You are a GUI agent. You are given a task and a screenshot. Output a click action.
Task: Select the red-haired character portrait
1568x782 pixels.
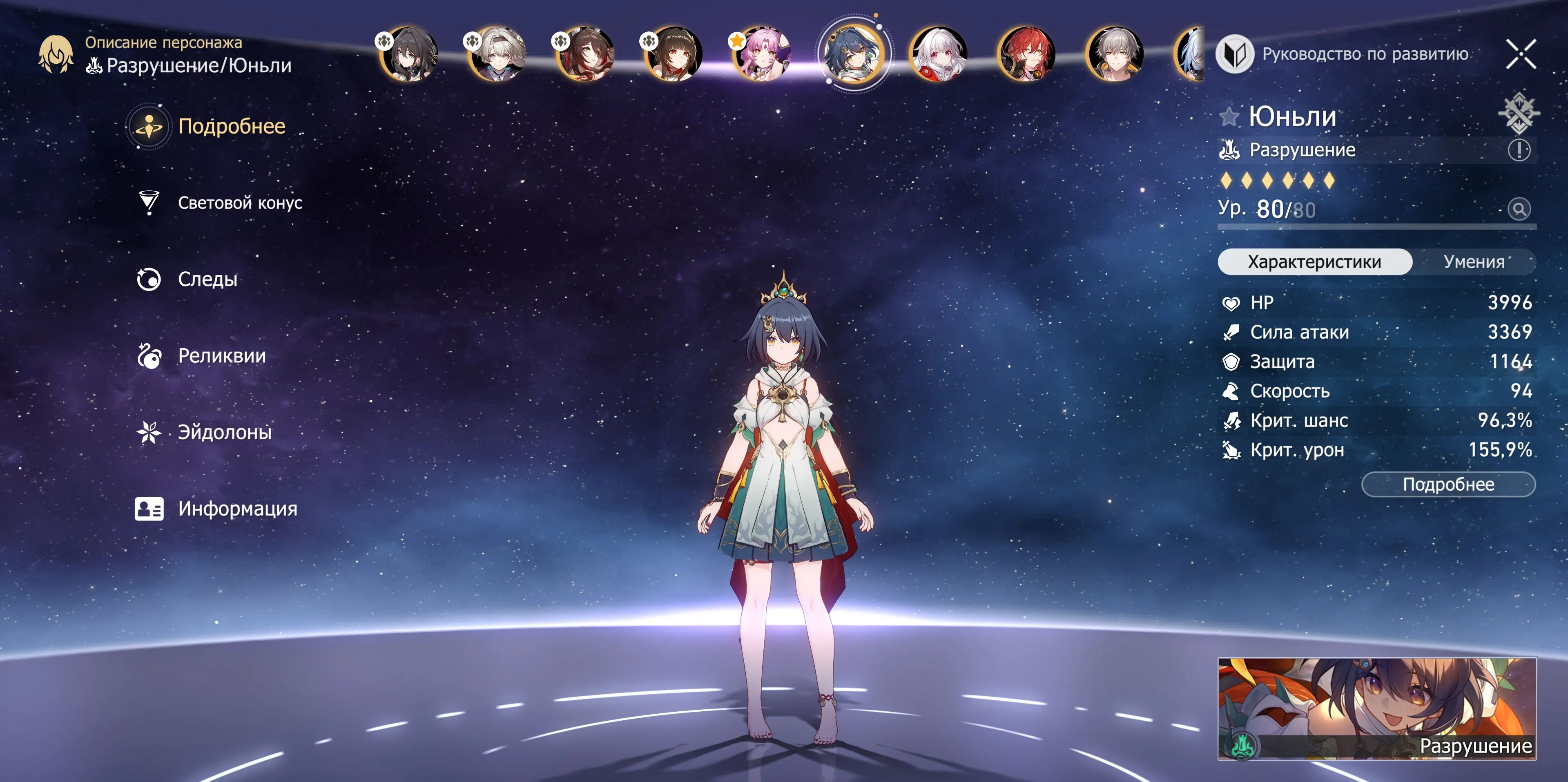pos(1026,54)
